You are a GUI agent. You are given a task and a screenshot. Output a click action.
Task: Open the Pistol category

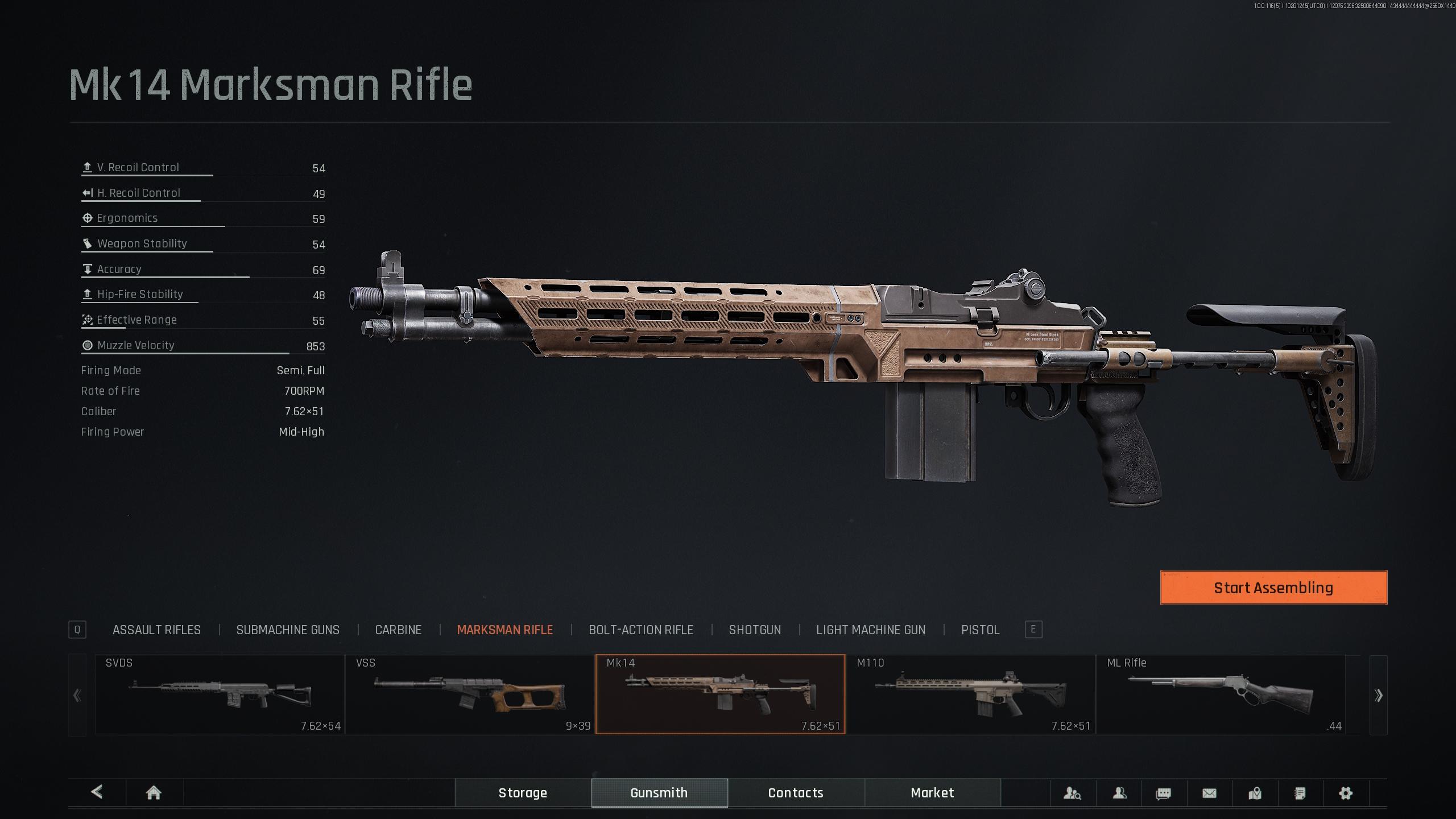click(x=980, y=630)
